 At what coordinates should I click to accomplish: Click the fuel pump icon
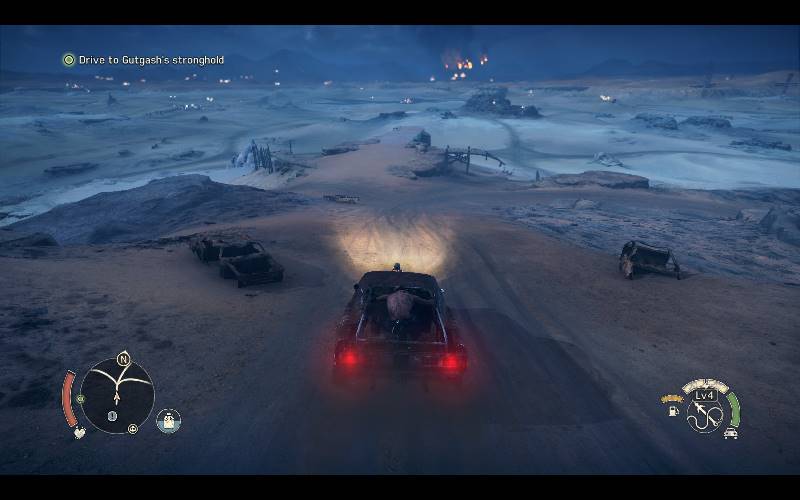click(x=673, y=409)
